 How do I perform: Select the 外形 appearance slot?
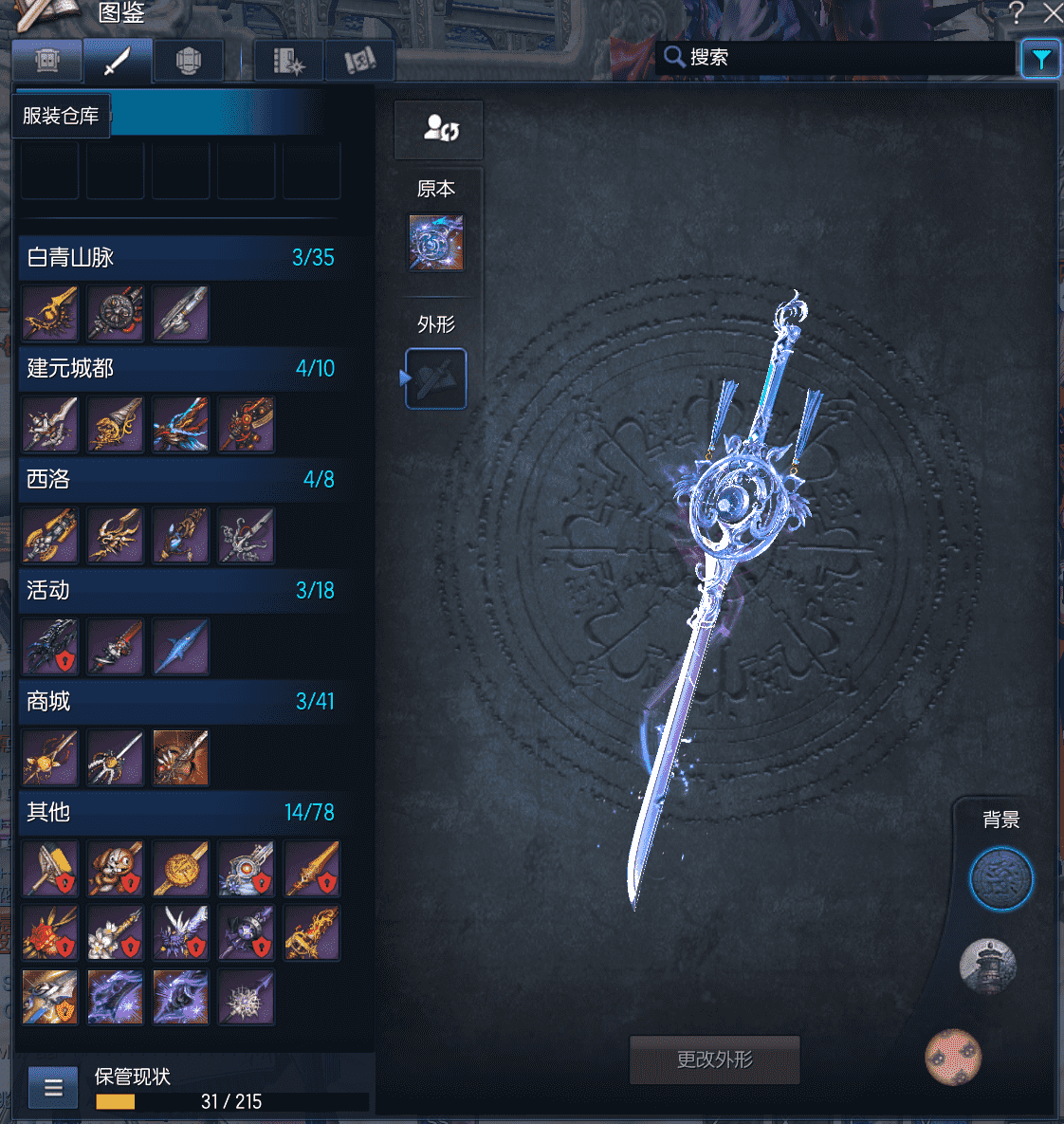tap(436, 378)
